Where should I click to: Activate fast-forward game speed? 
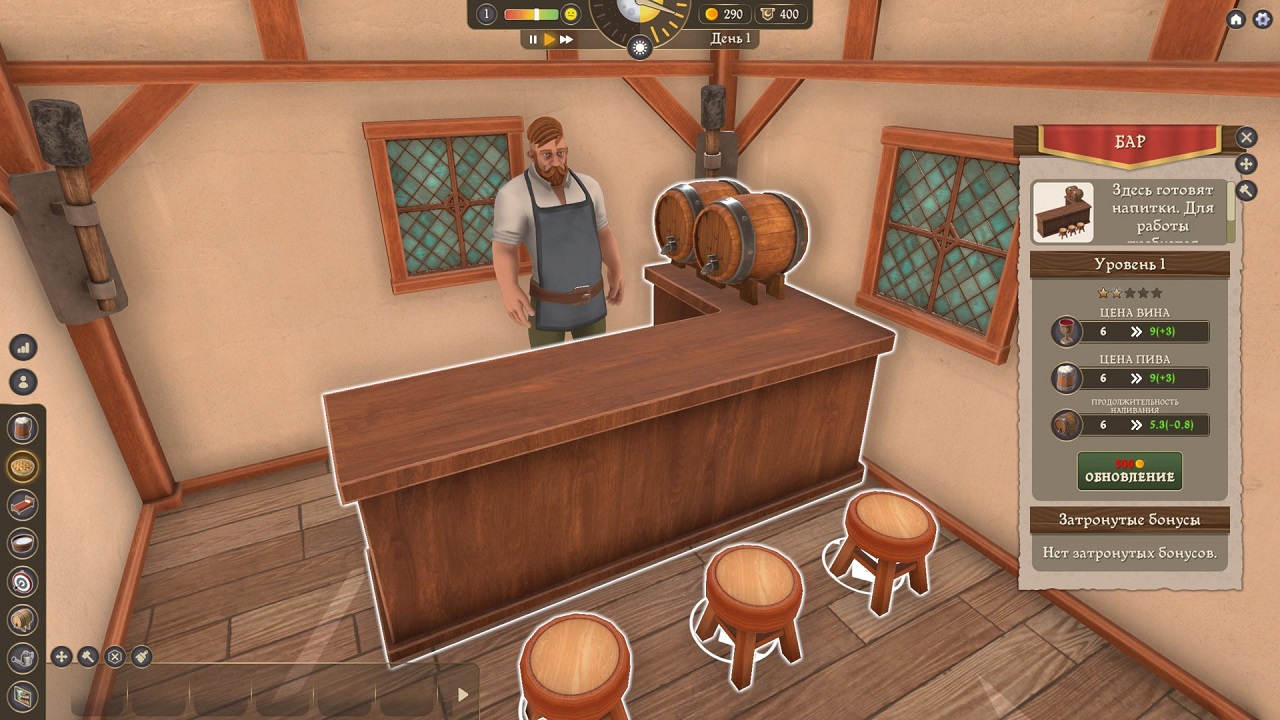[566, 39]
